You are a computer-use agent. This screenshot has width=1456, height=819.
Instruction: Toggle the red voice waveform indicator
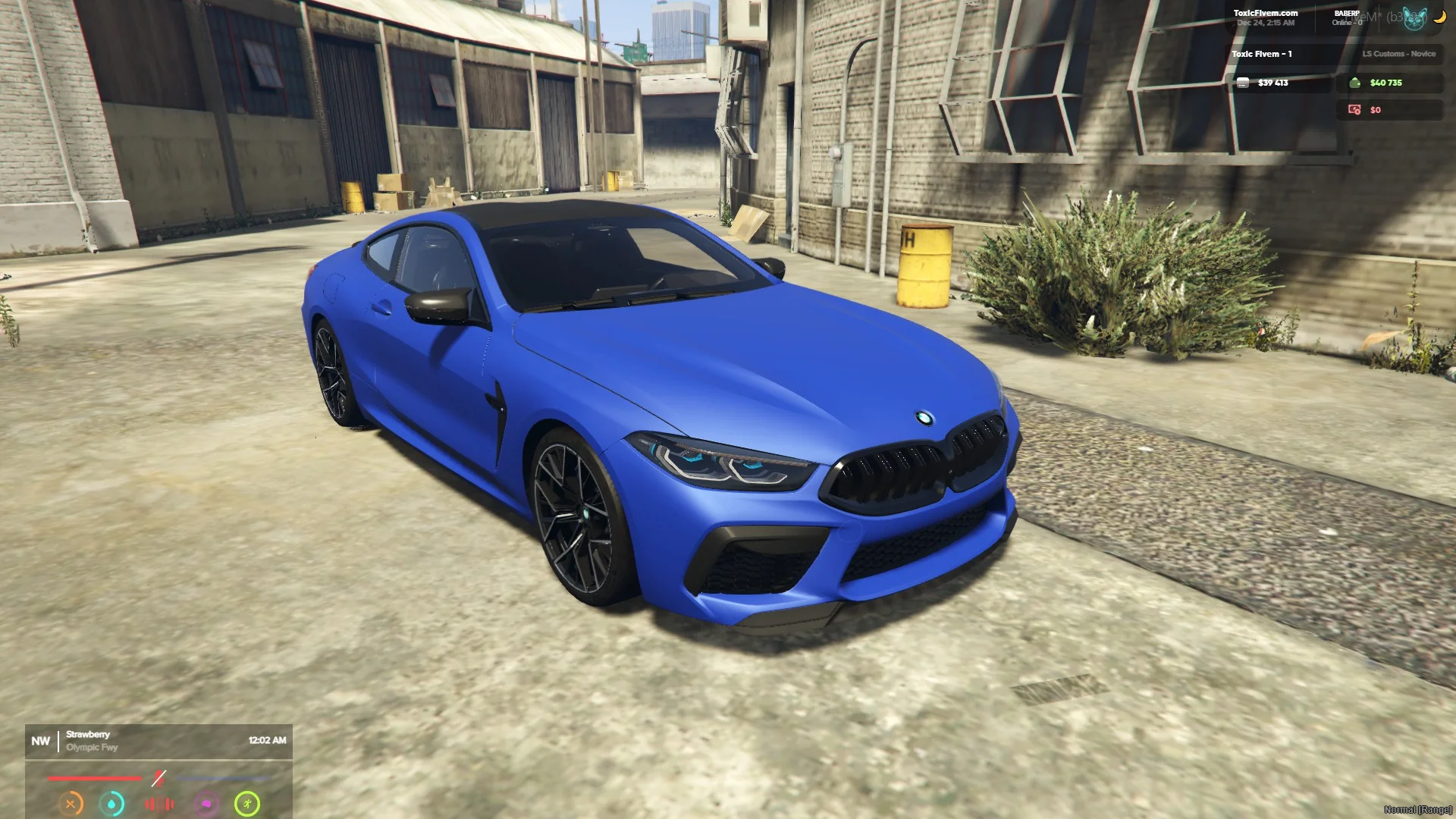159,803
